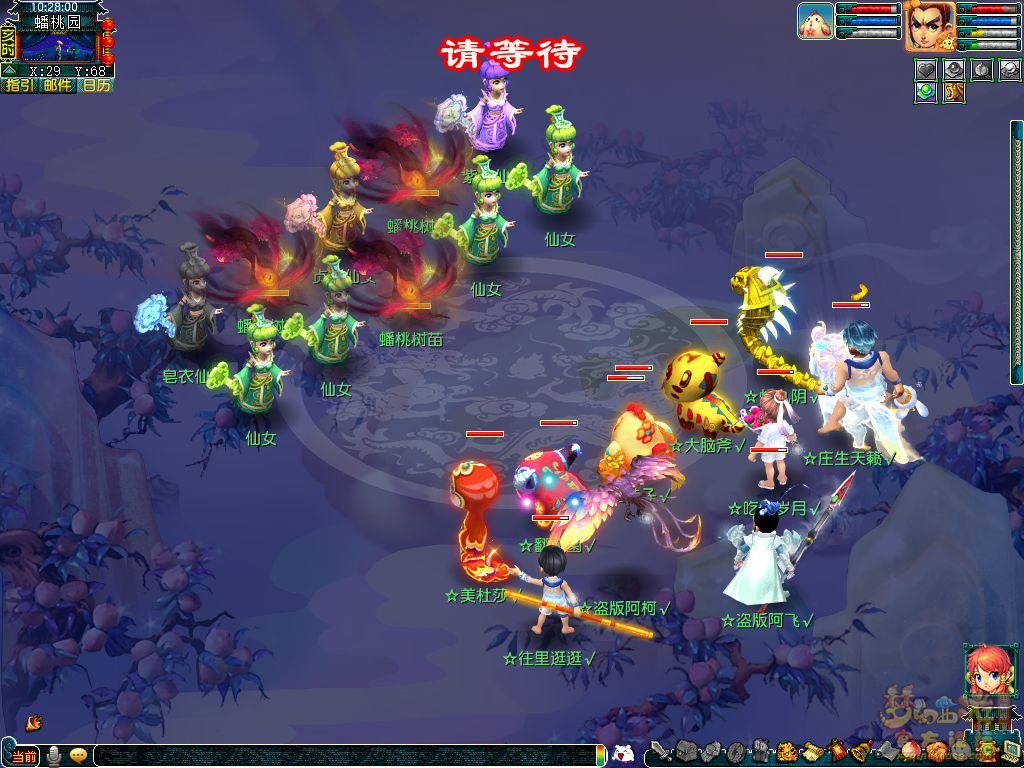
Task: Click the green orb buff icon
Action: [x=927, y=92]
